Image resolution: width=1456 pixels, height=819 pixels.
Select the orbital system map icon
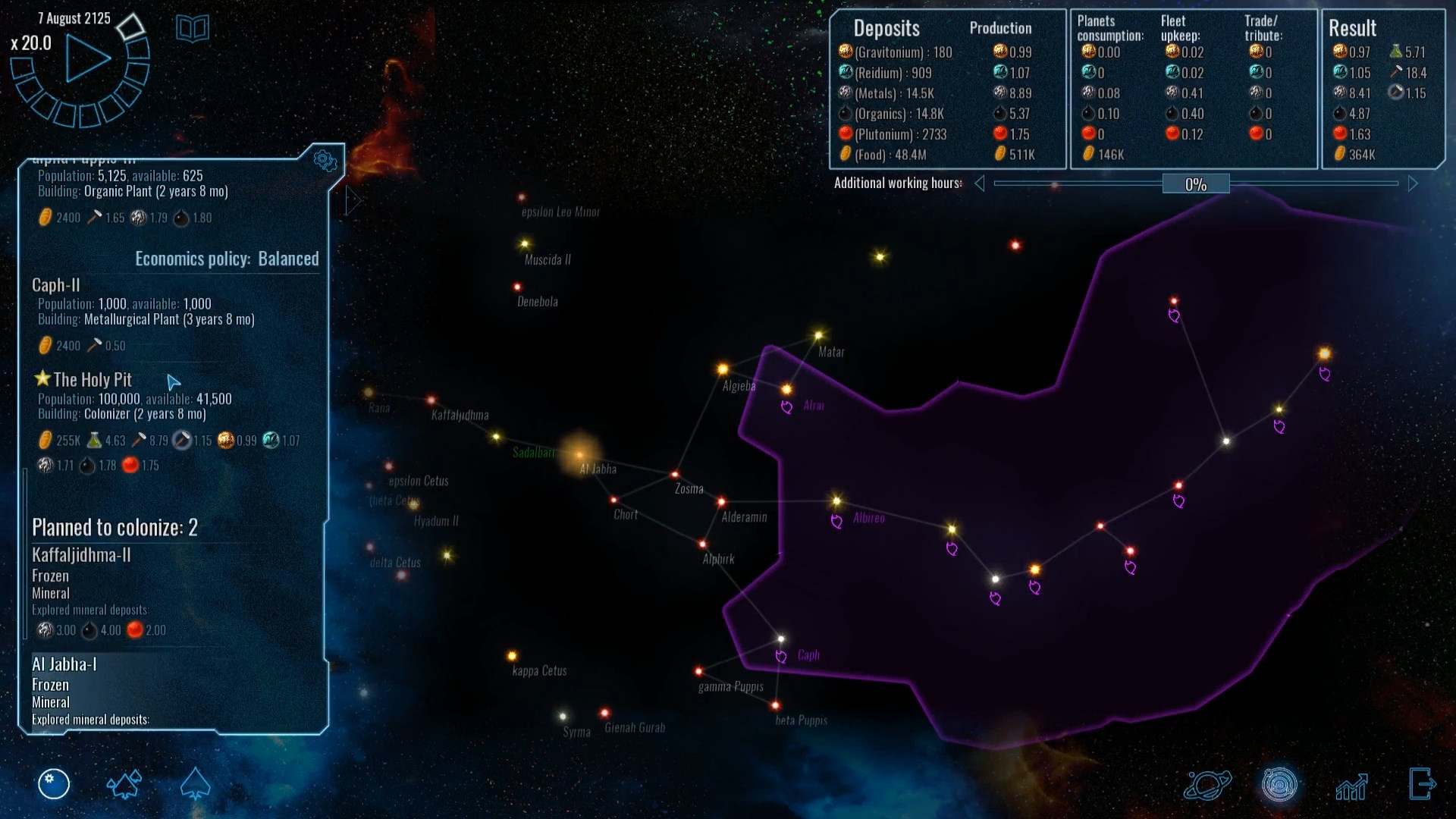pyautogui.click(x=1279, y=785)
